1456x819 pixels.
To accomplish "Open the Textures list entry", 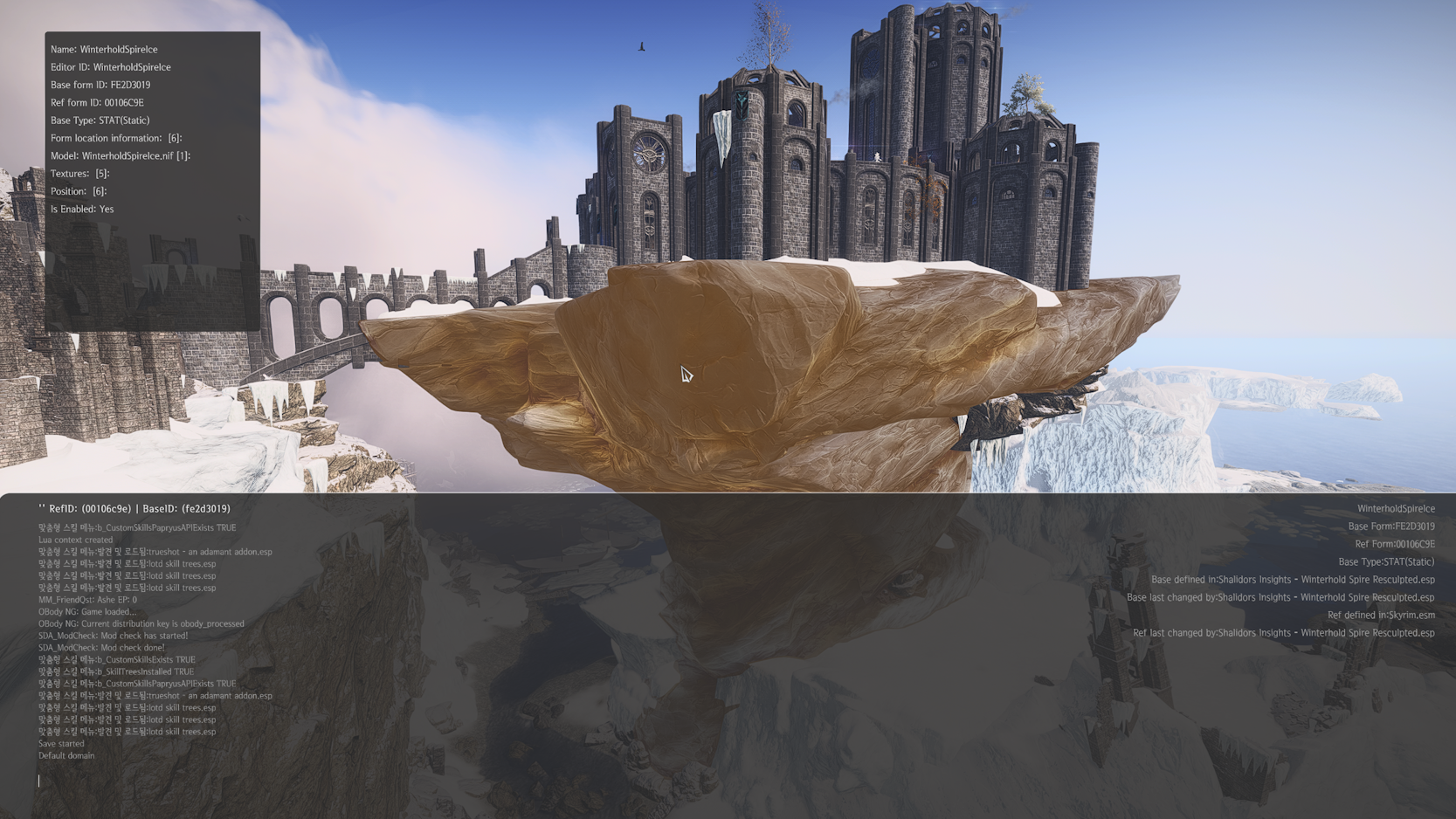I will tap(79, 174).
